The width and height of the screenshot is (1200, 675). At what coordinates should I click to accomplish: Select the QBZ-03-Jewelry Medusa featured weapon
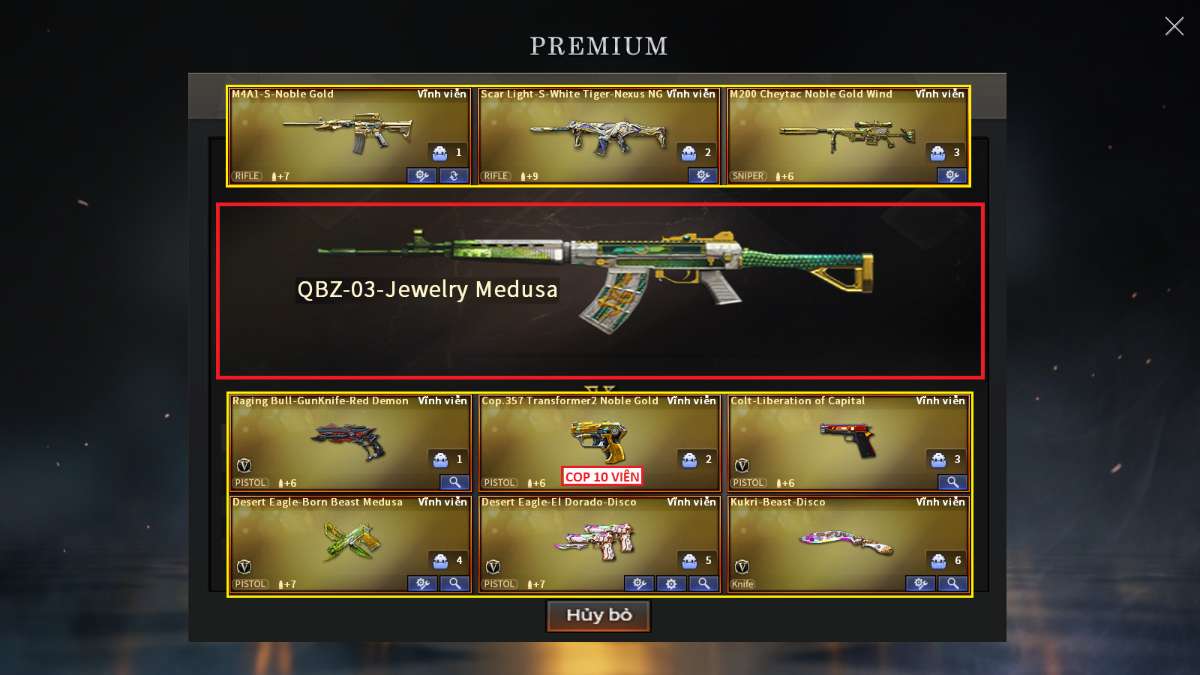pyautogui.click(x=600, y=291)
